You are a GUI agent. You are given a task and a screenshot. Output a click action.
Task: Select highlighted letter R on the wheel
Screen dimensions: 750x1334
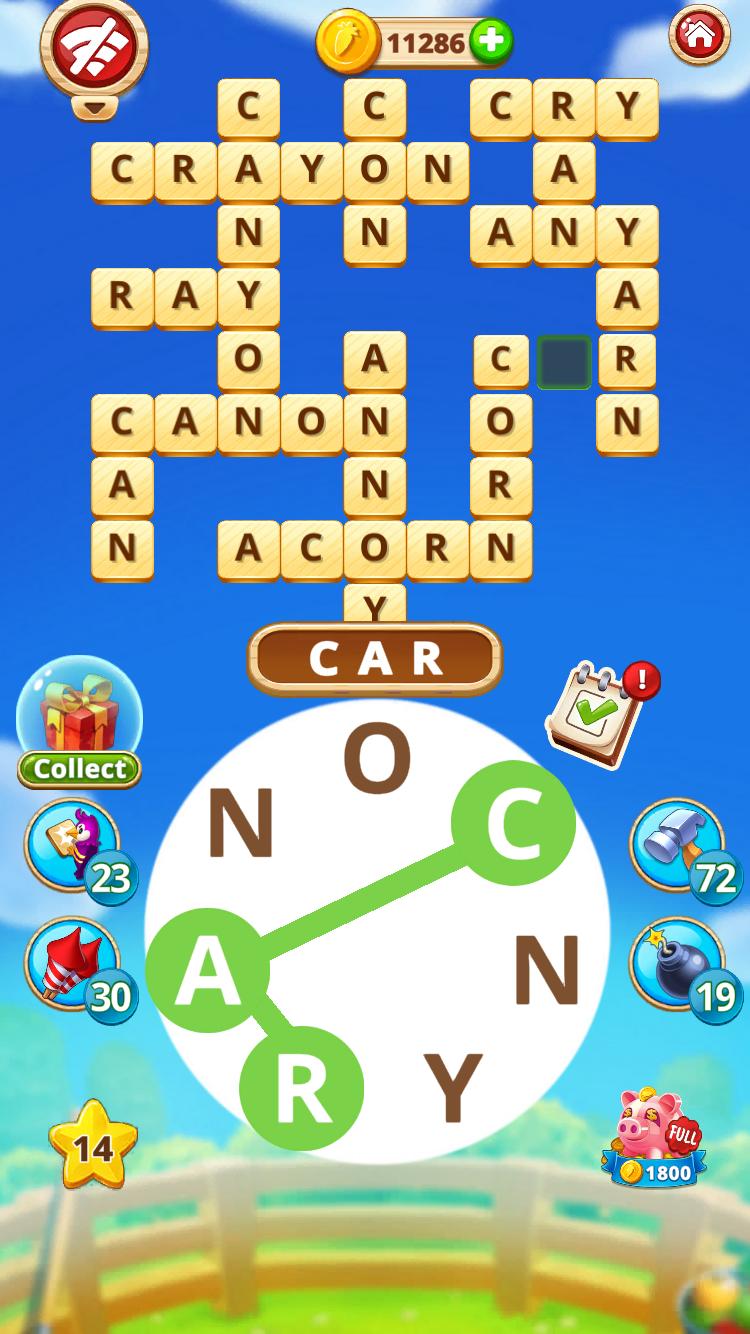pos(301,1088)
